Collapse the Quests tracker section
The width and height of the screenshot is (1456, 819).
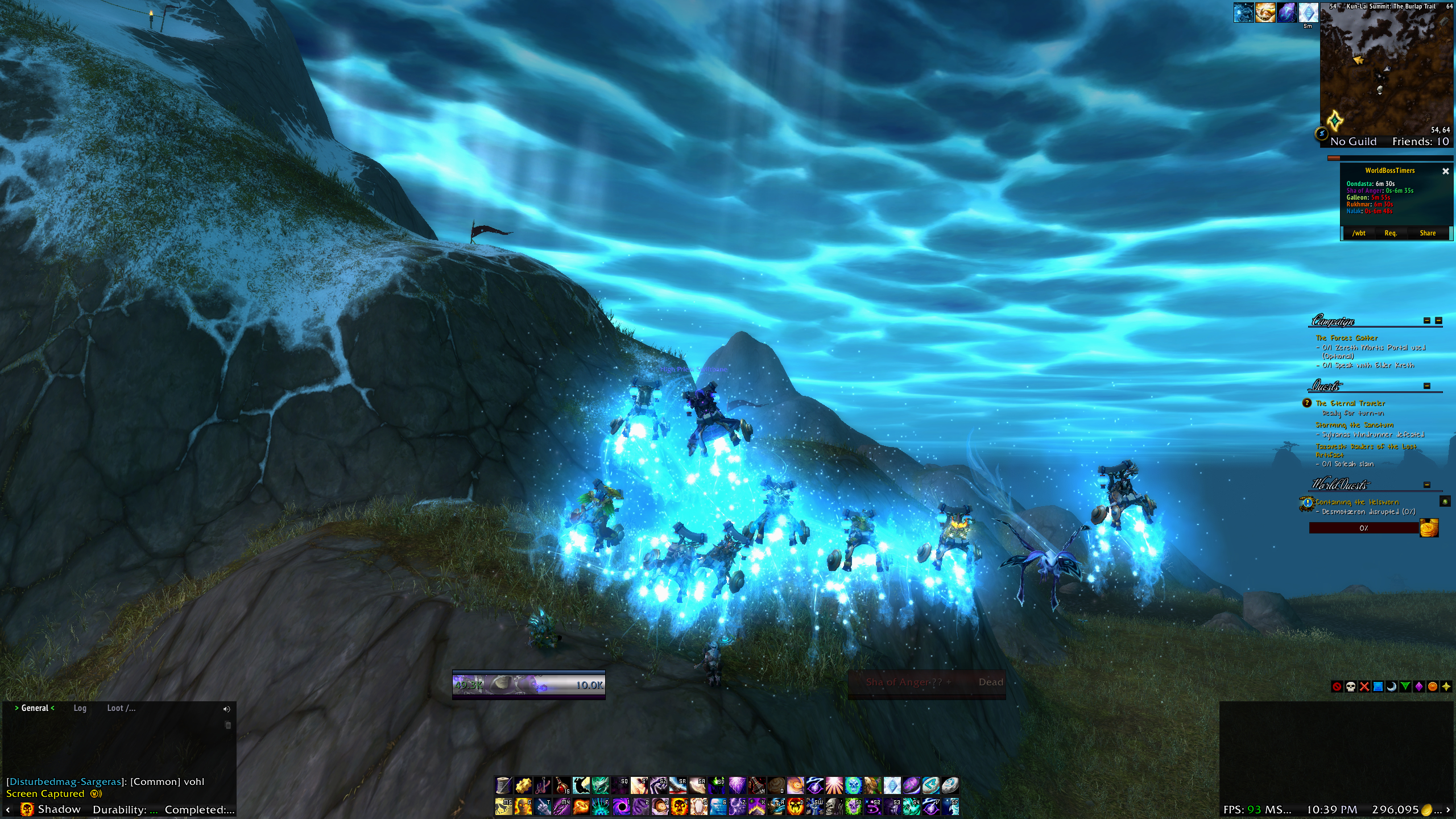click(x=1426, y=386)
